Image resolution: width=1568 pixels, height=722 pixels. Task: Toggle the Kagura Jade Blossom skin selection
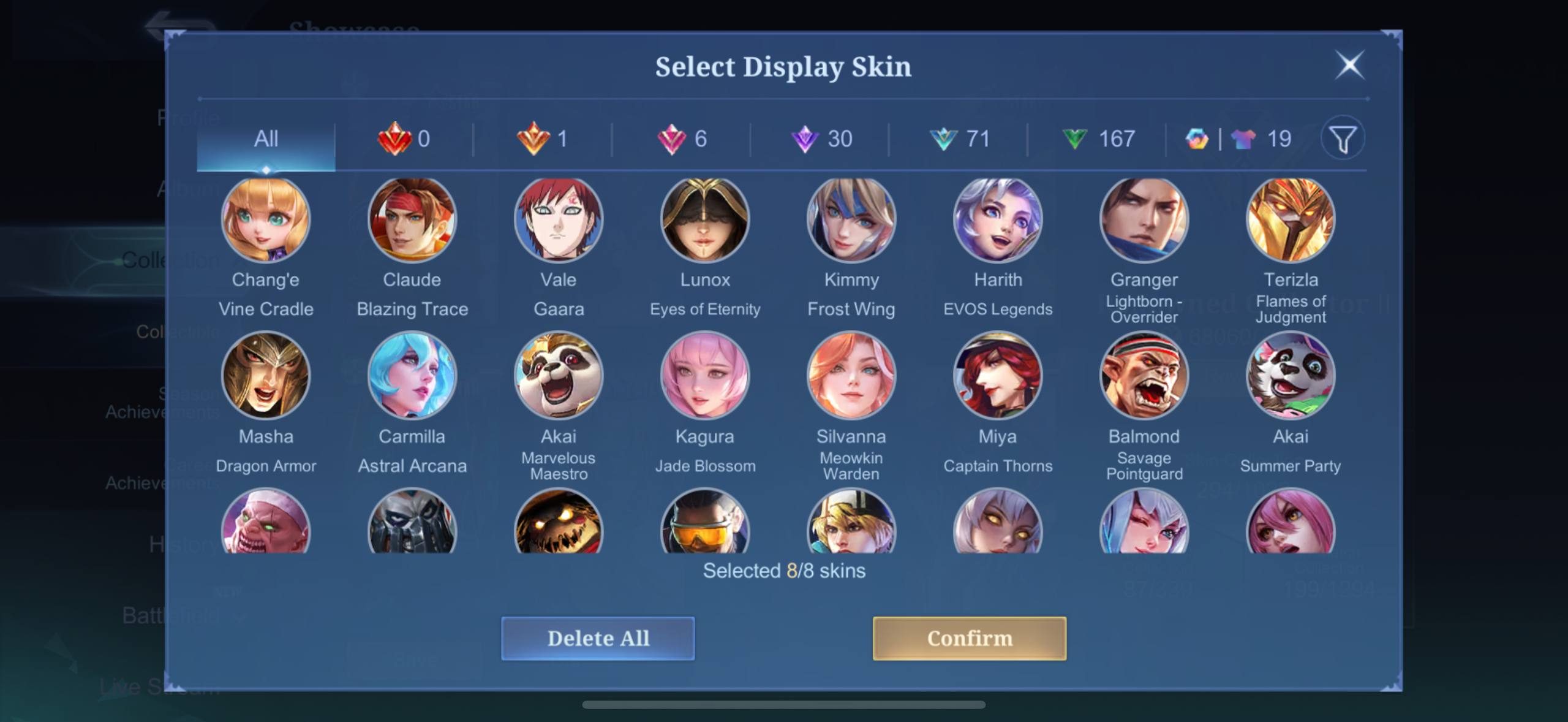pyautogui.click(x=704, y=376)
